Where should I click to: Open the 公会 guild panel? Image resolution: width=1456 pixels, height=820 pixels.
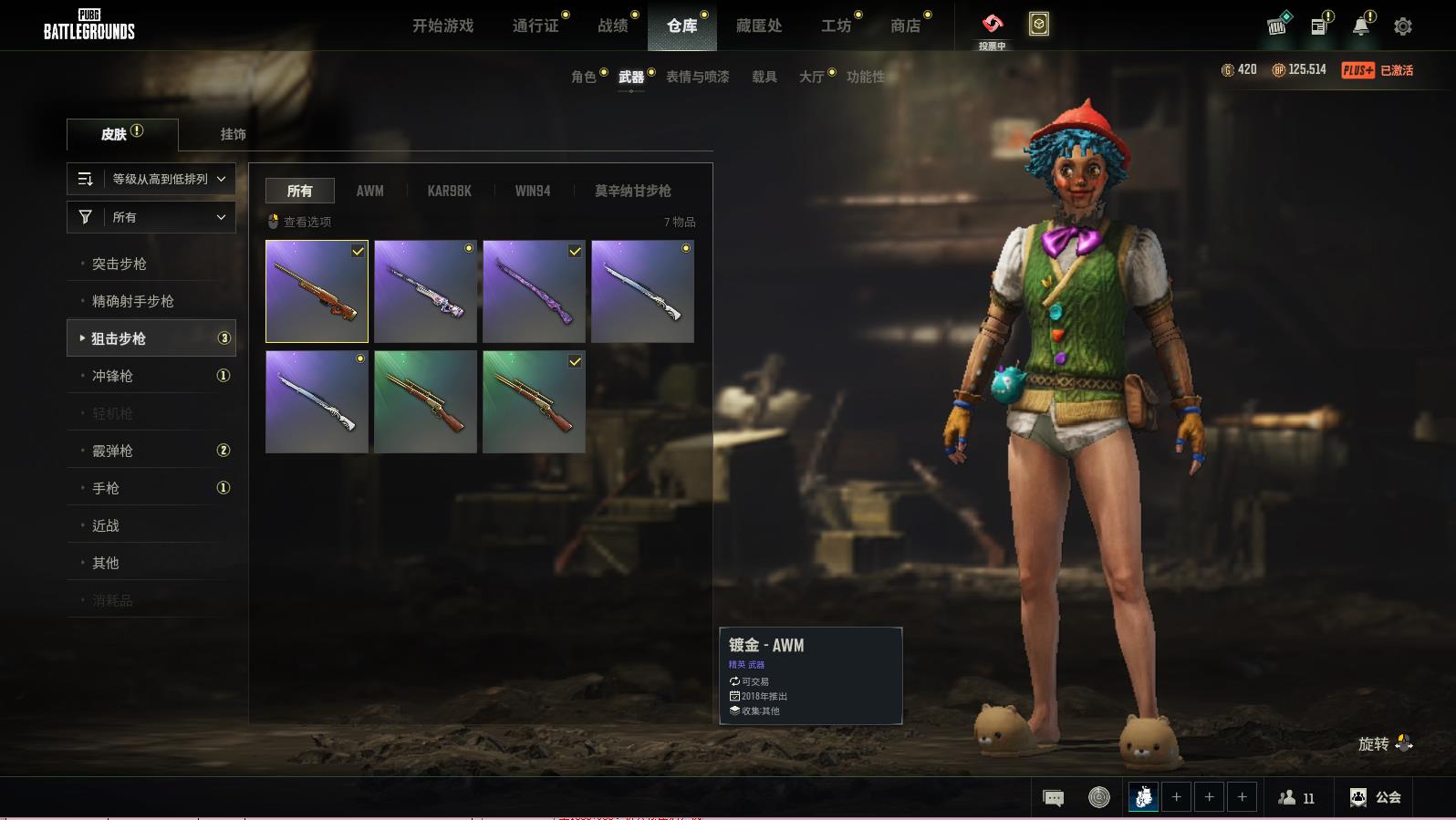(1376, 797)
